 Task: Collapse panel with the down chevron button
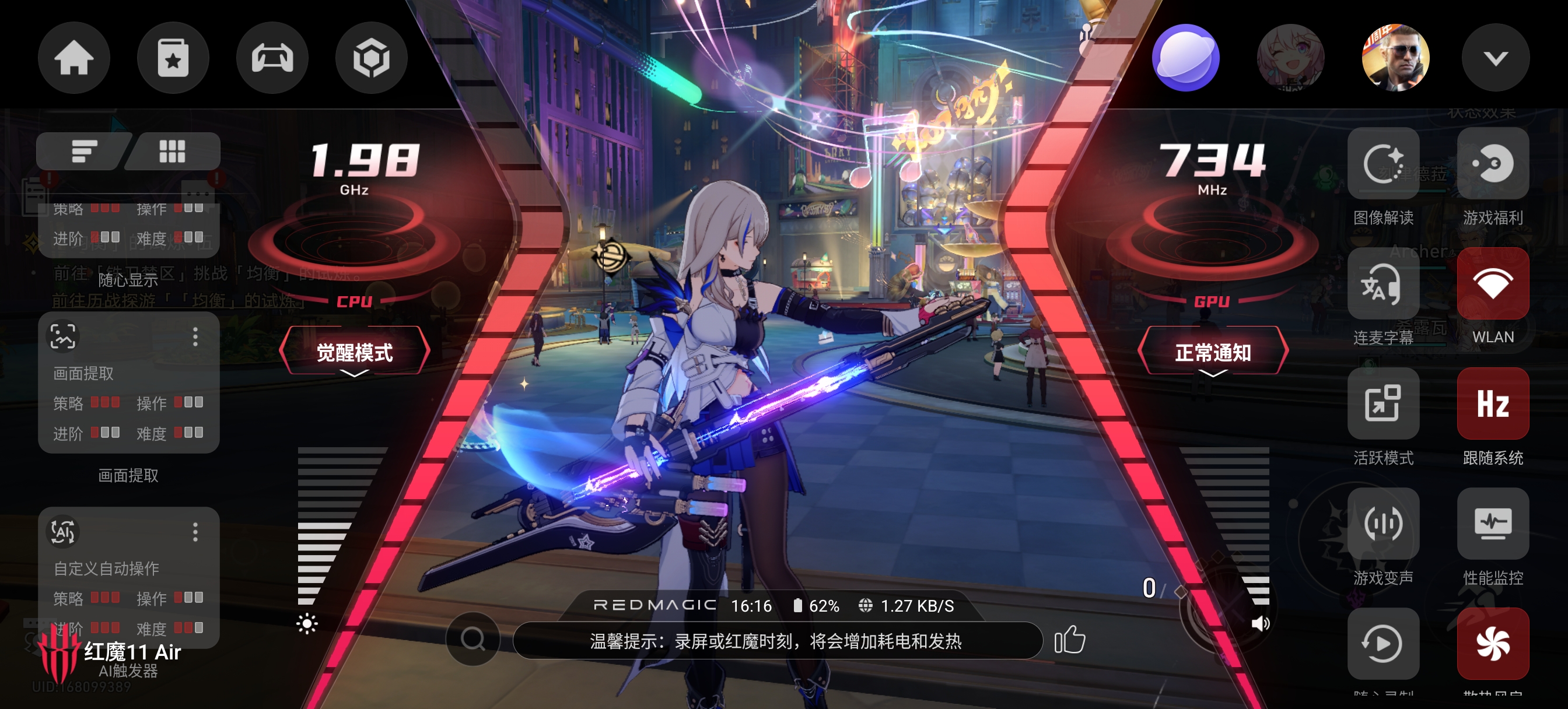[1495, 58]
